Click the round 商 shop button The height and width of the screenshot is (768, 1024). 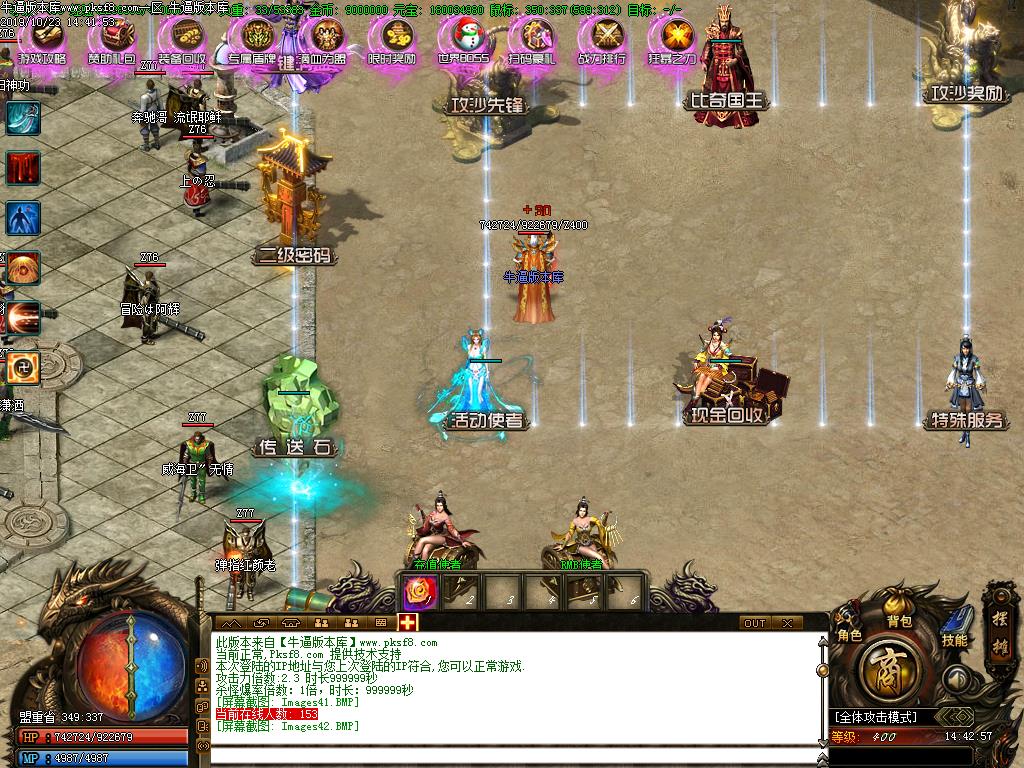click(x=886, y=672)
